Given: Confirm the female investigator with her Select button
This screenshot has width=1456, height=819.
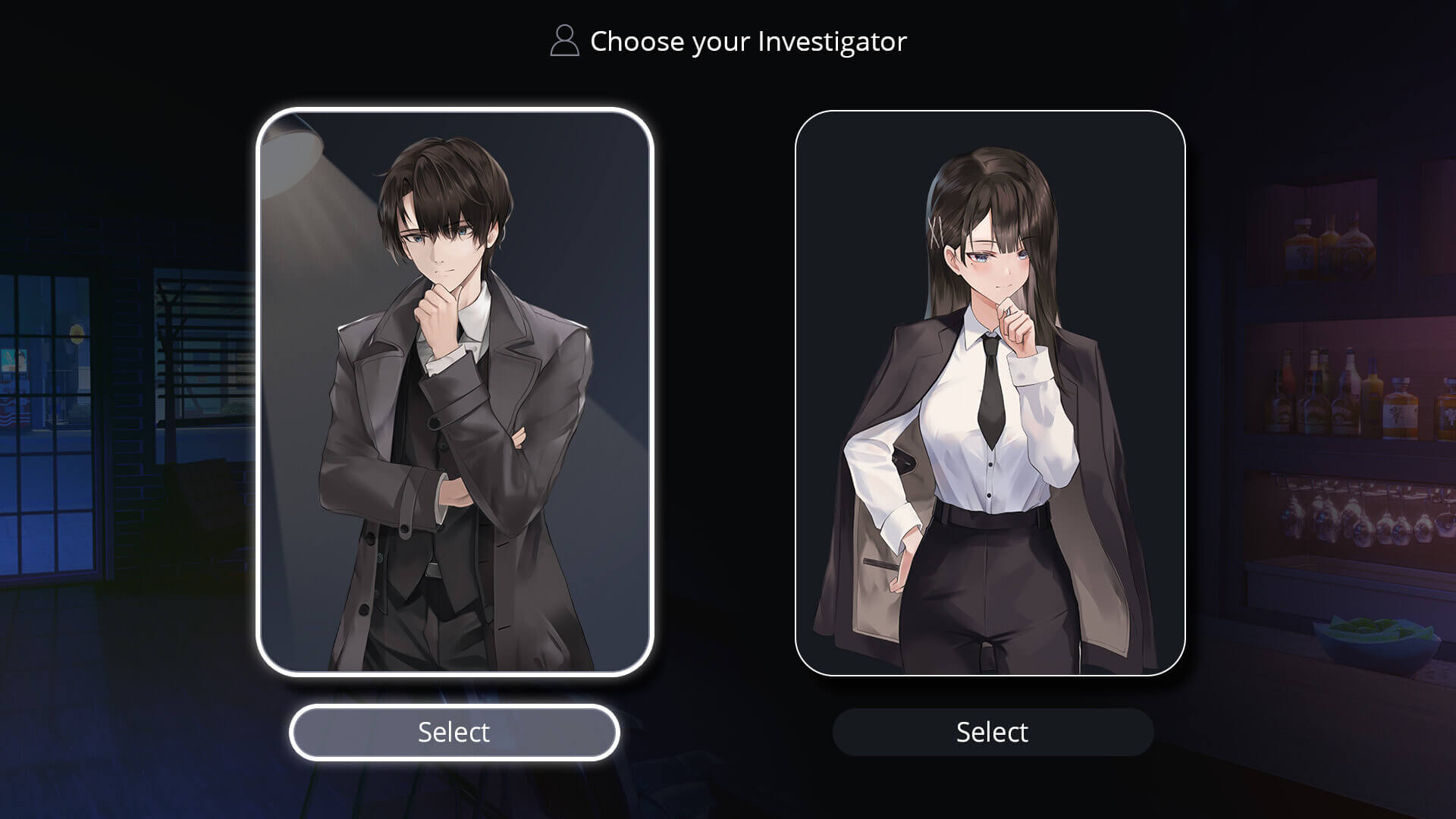Looking at the screenshot, I should tap(992, 732).
